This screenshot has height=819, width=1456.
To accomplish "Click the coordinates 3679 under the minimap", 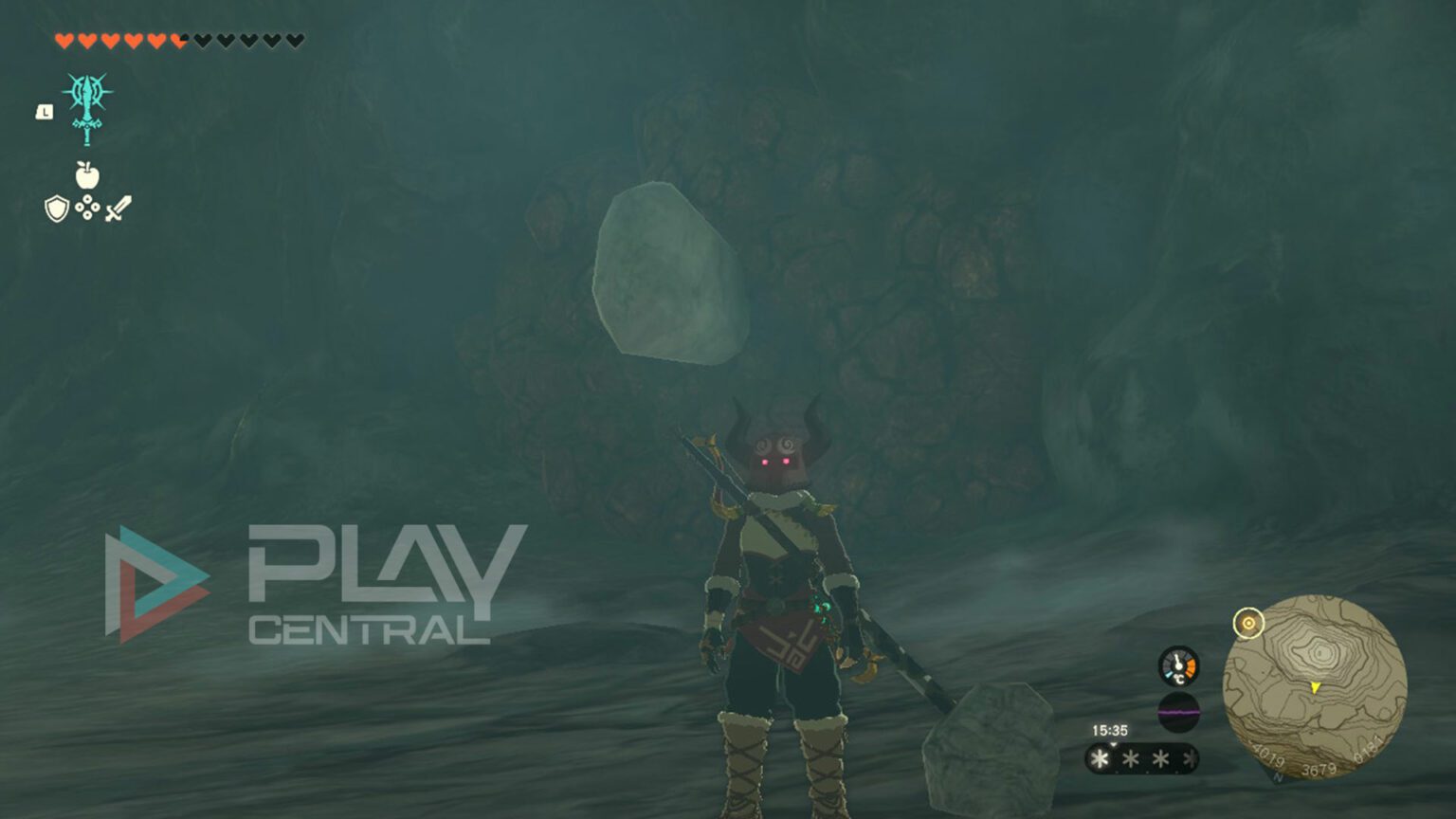I will (1319, 768).
